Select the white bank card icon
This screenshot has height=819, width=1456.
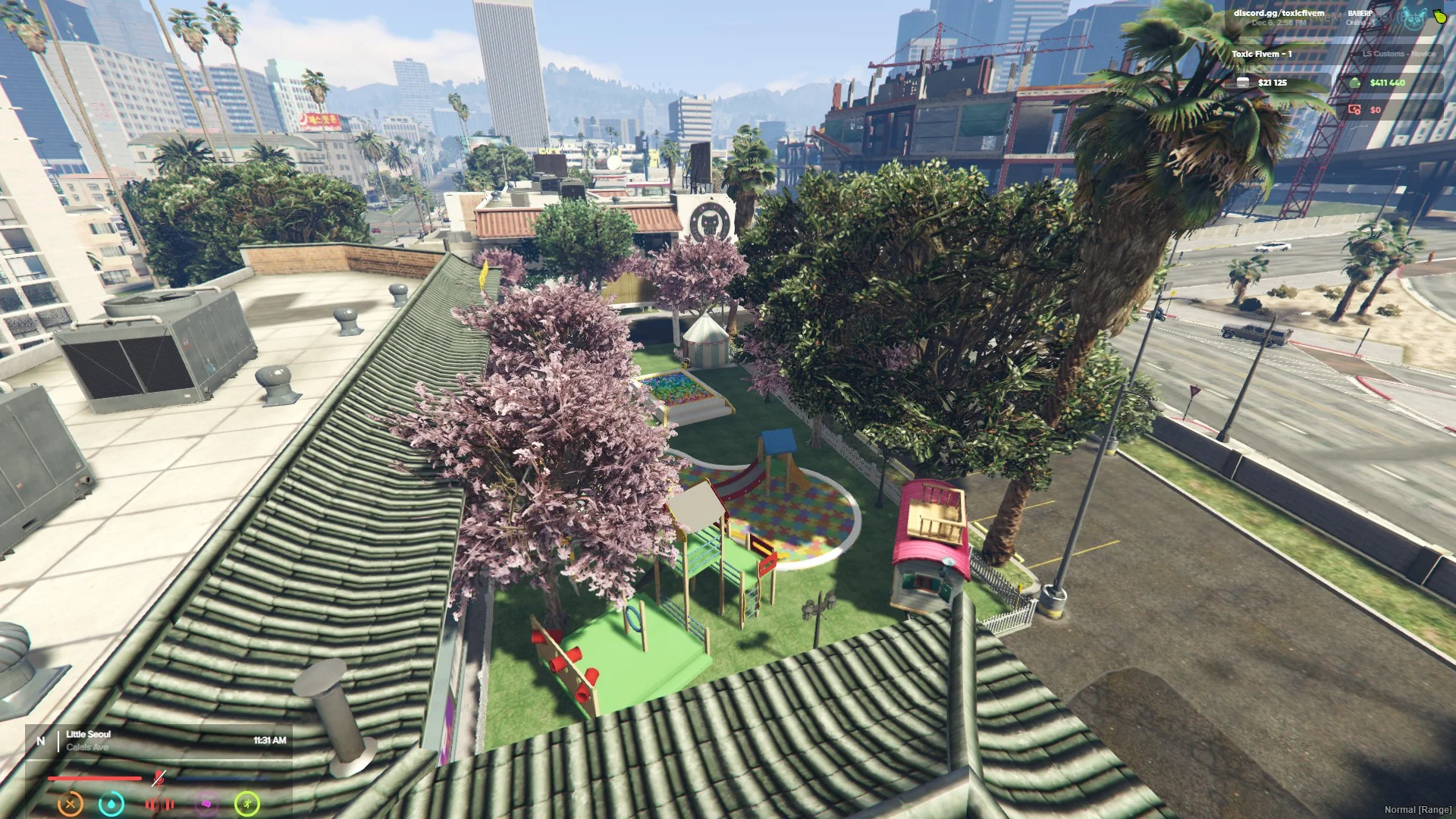tap(1243, 83)
